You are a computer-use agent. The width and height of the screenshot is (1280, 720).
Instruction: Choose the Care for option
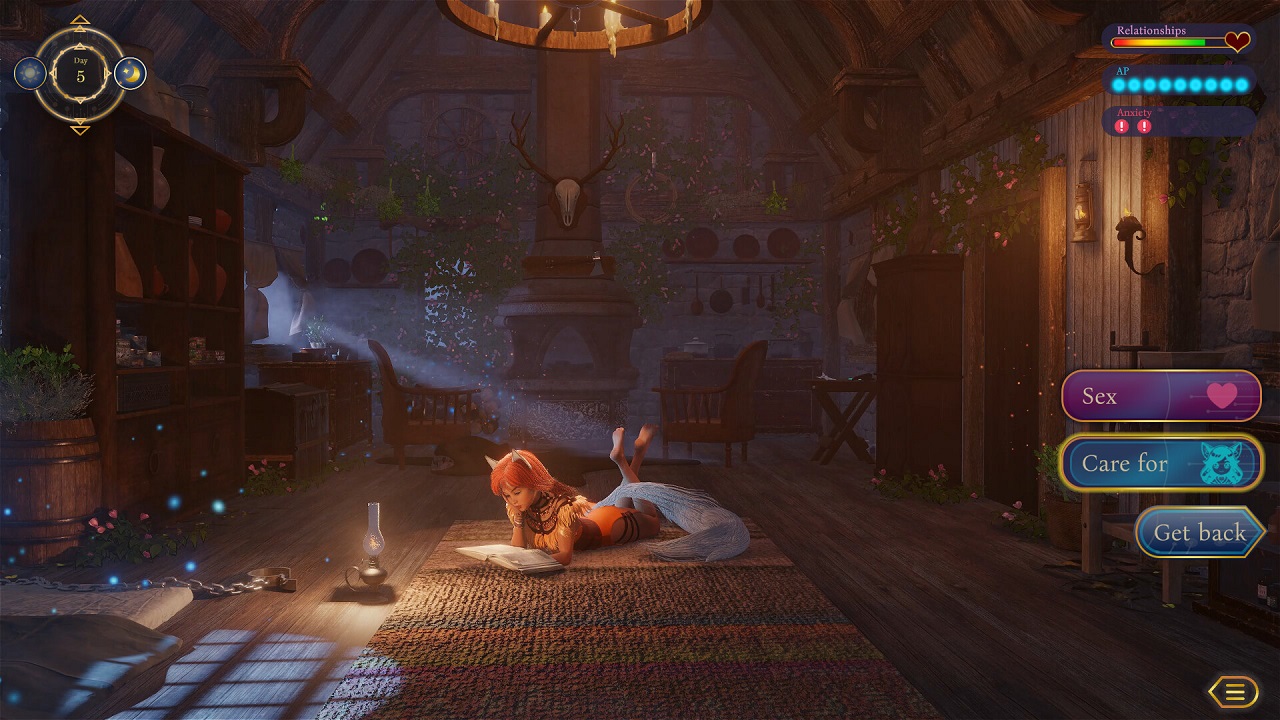(x=1160, y=463)
